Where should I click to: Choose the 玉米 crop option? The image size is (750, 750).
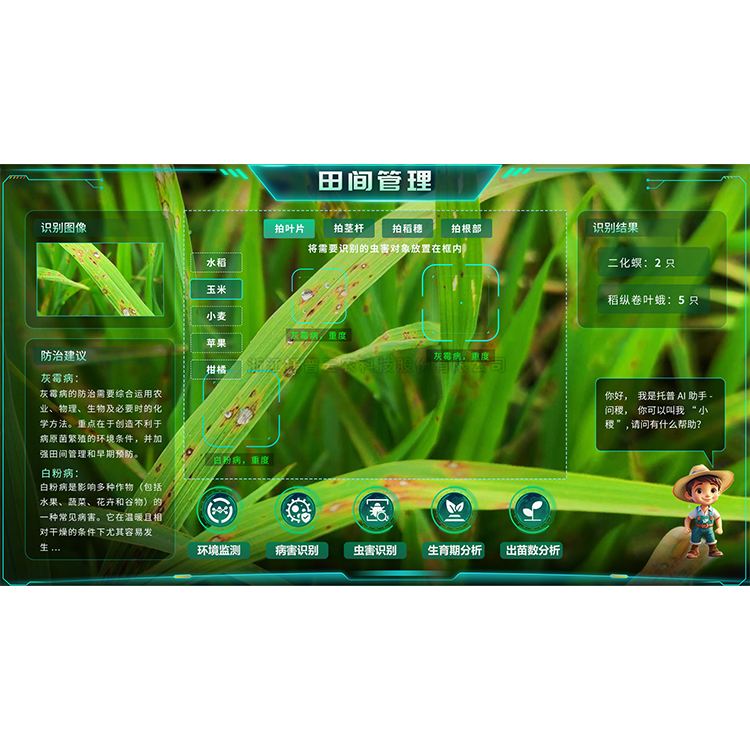tap(216, 289)
